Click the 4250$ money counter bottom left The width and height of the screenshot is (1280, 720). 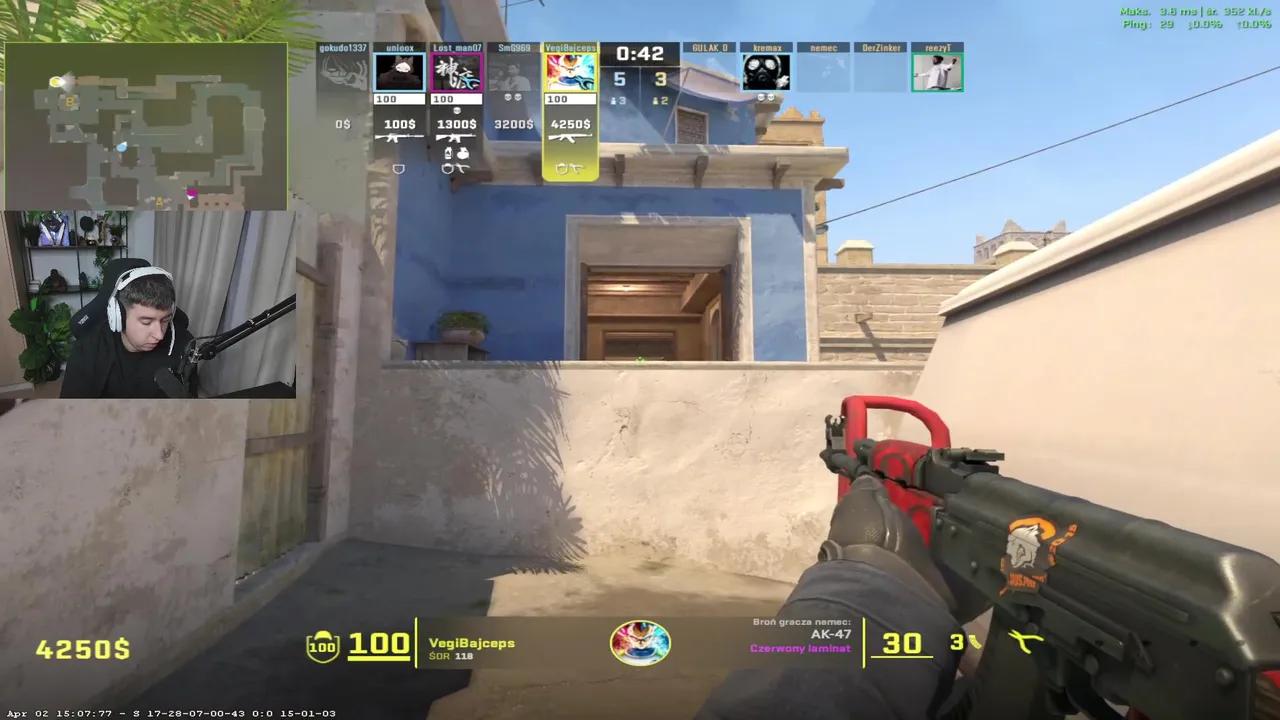[x=84, y=650]
